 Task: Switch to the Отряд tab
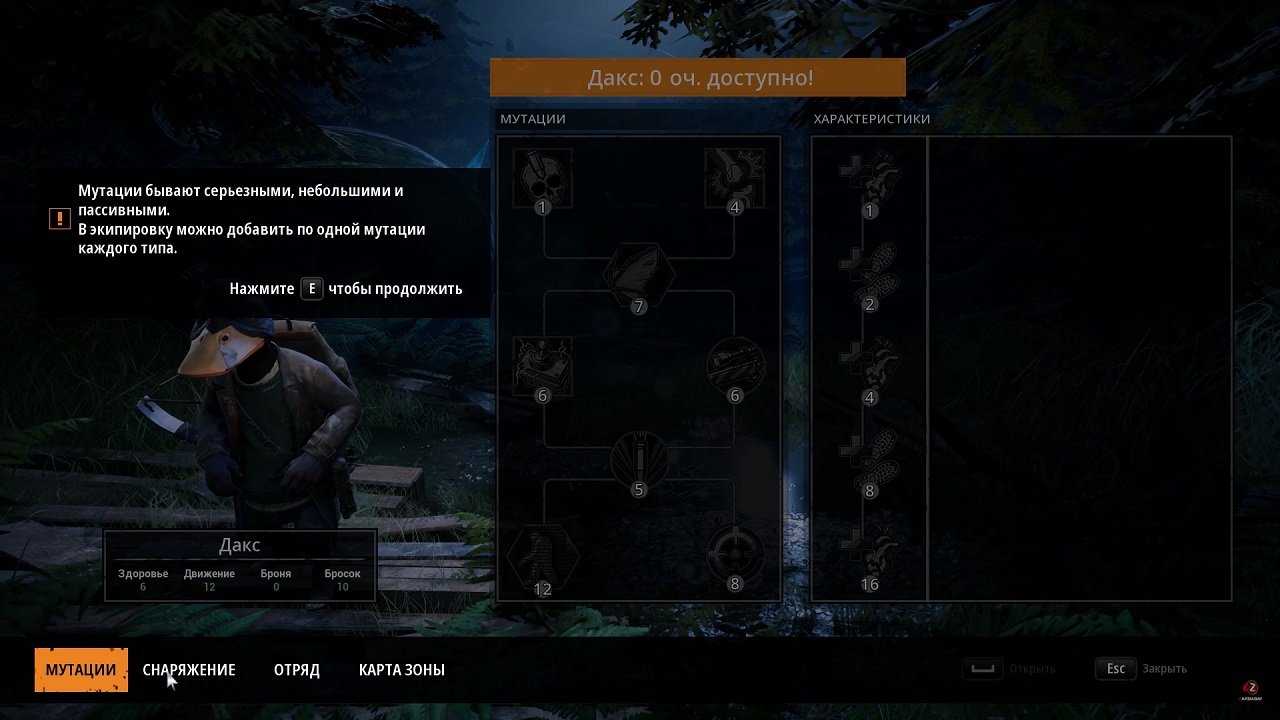pyautogui.click(x=297, y=670)
